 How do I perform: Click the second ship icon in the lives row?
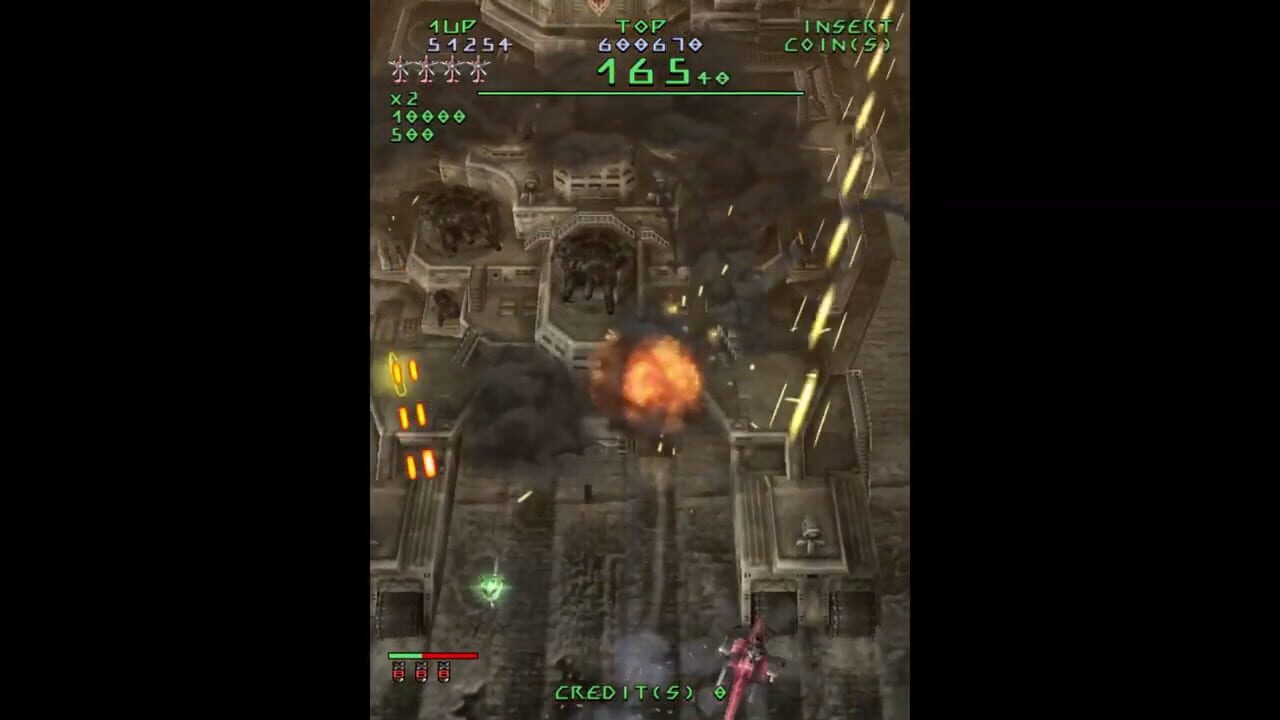click(426, 70)
